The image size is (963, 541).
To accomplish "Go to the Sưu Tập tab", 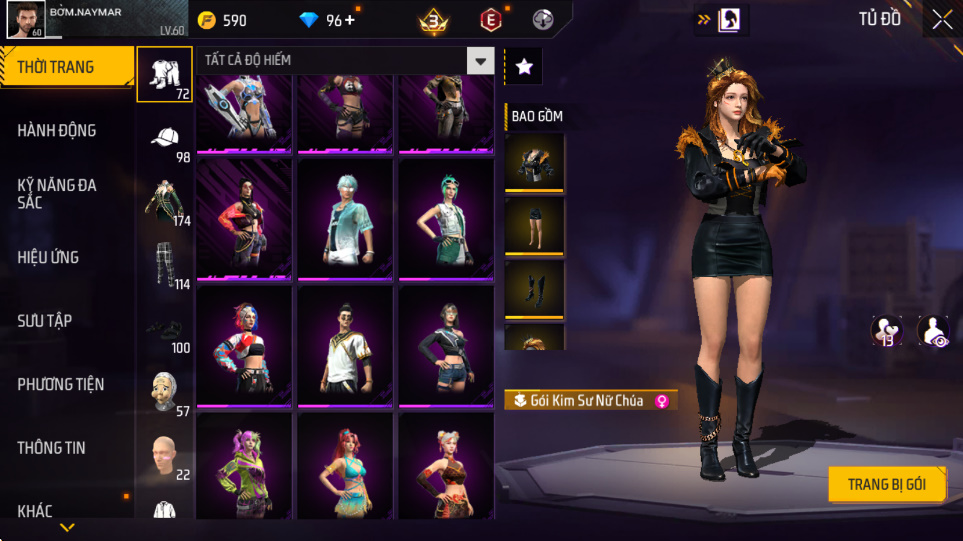I will [x=44, y=320].
